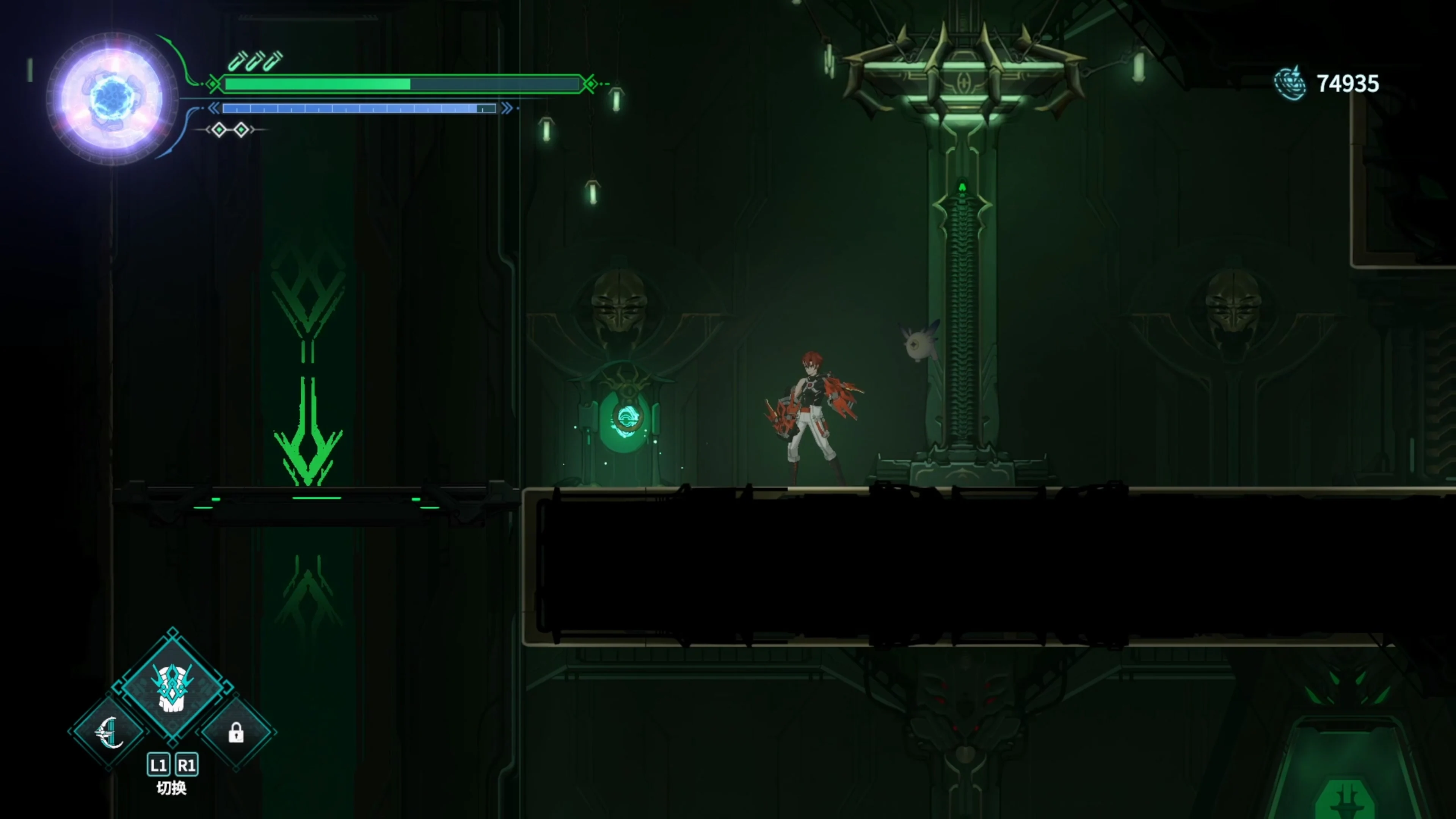Toggle the second diamond skill pip
Viewport: 1456px width, 819px height.
[242, 130]
